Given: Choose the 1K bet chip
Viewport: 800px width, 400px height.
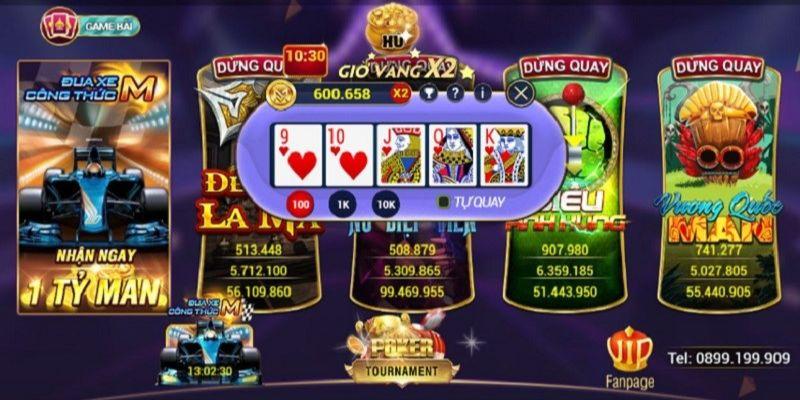Looking at the screenshot, I should pos(341,204).
